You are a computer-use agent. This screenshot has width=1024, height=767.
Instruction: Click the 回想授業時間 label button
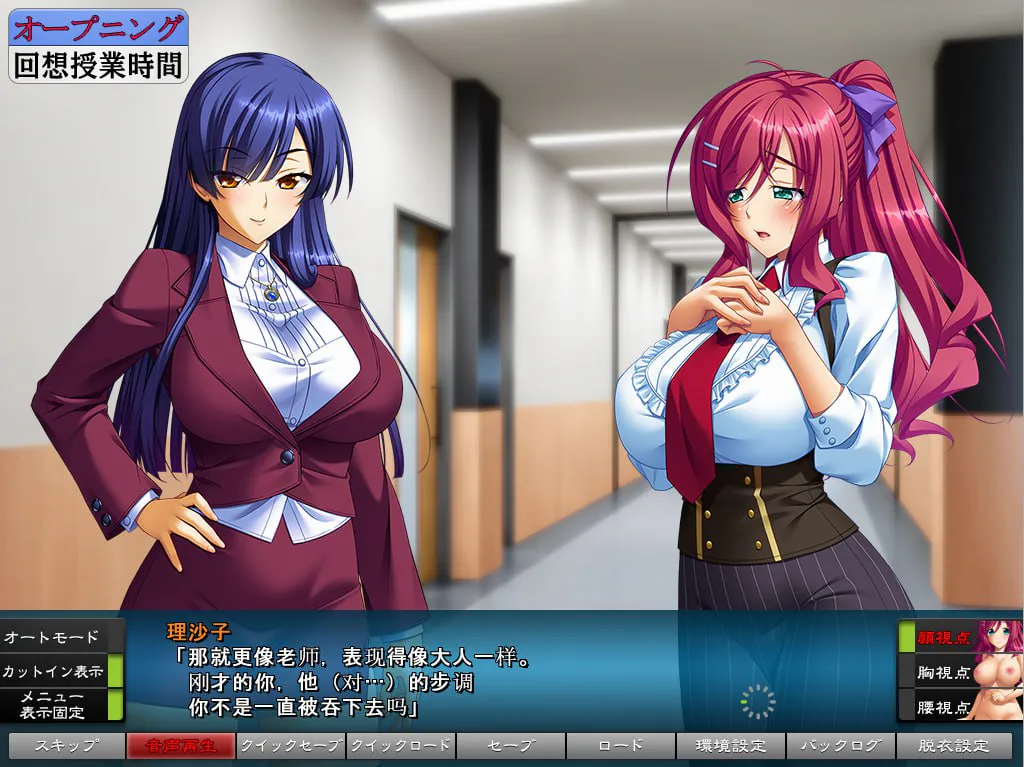pyautogui.click(x=98, y=65)
